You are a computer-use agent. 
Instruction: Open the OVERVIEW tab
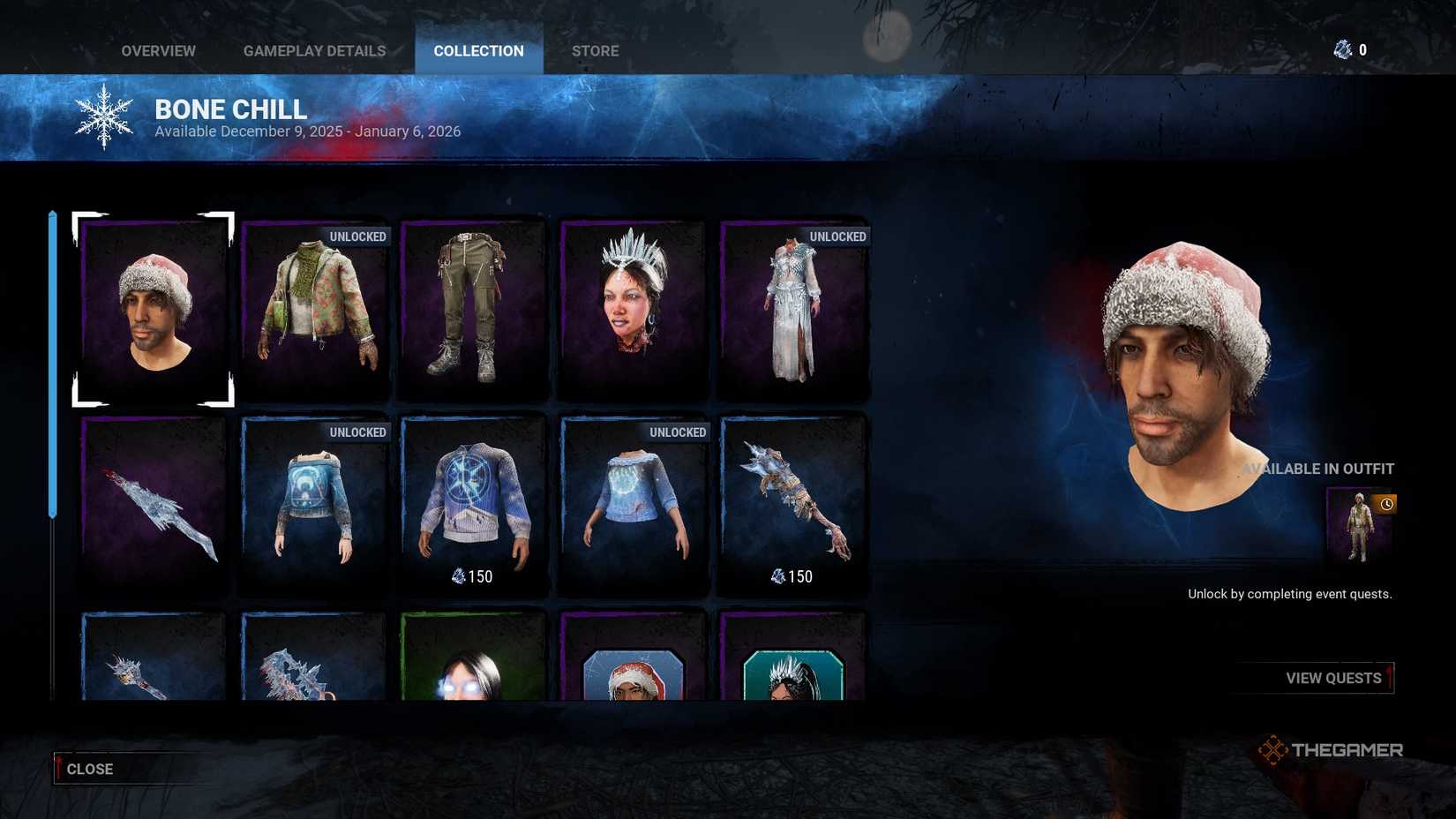(158, 50)
